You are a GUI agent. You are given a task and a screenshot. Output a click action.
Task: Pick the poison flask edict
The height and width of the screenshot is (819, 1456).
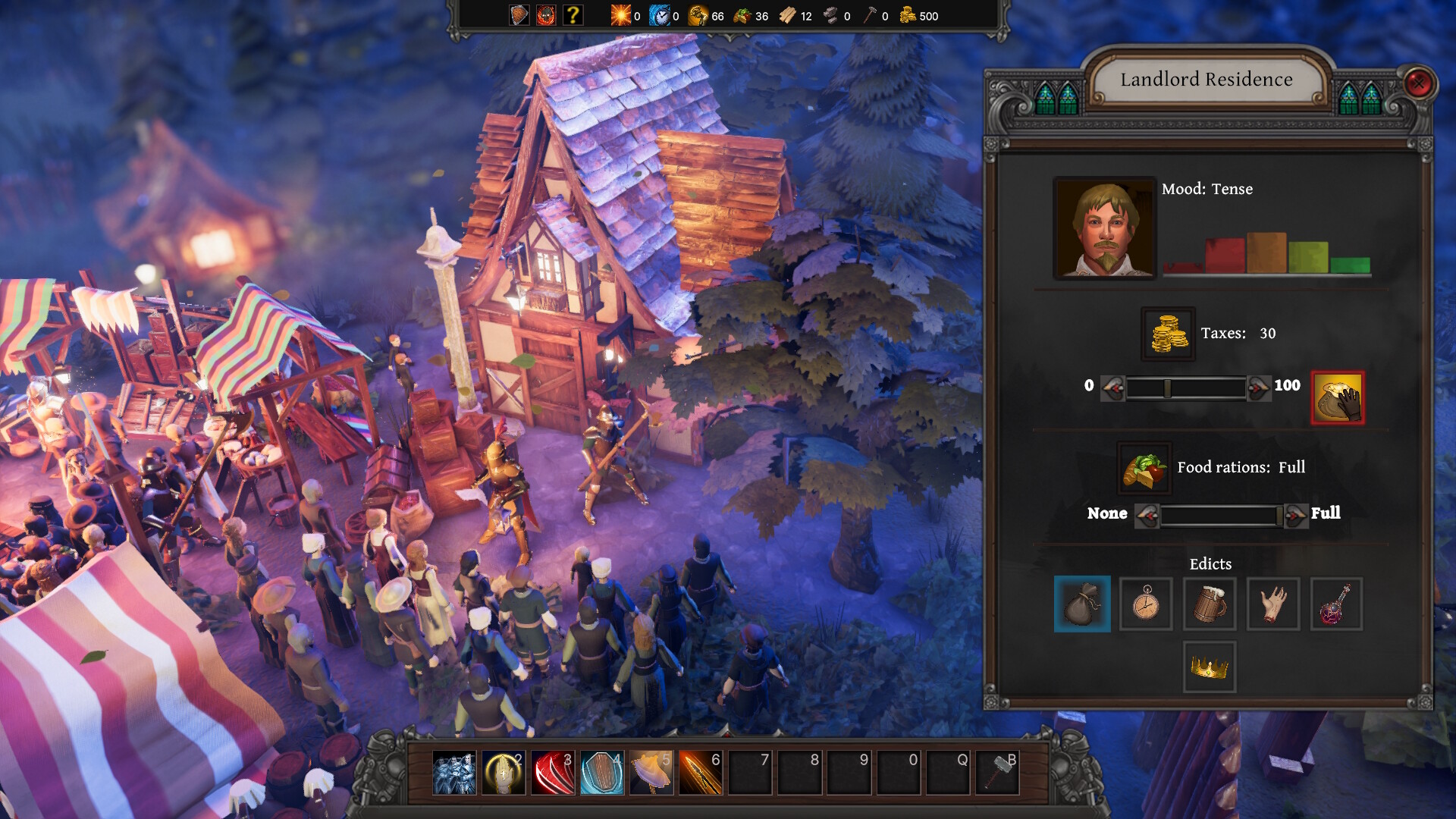(x=1337, y=604)
